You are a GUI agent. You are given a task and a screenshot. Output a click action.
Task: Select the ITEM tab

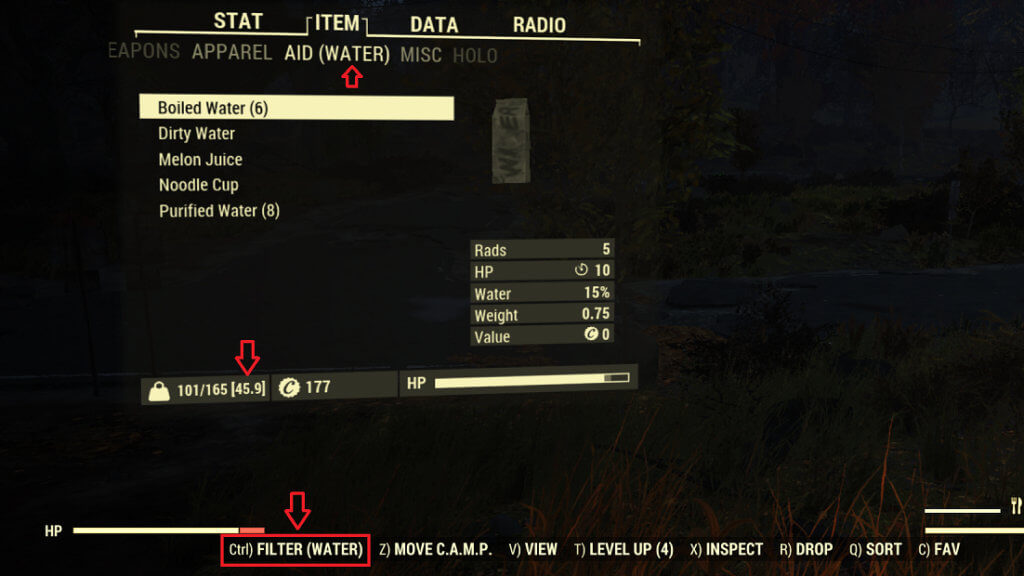[x=337, y=24]
